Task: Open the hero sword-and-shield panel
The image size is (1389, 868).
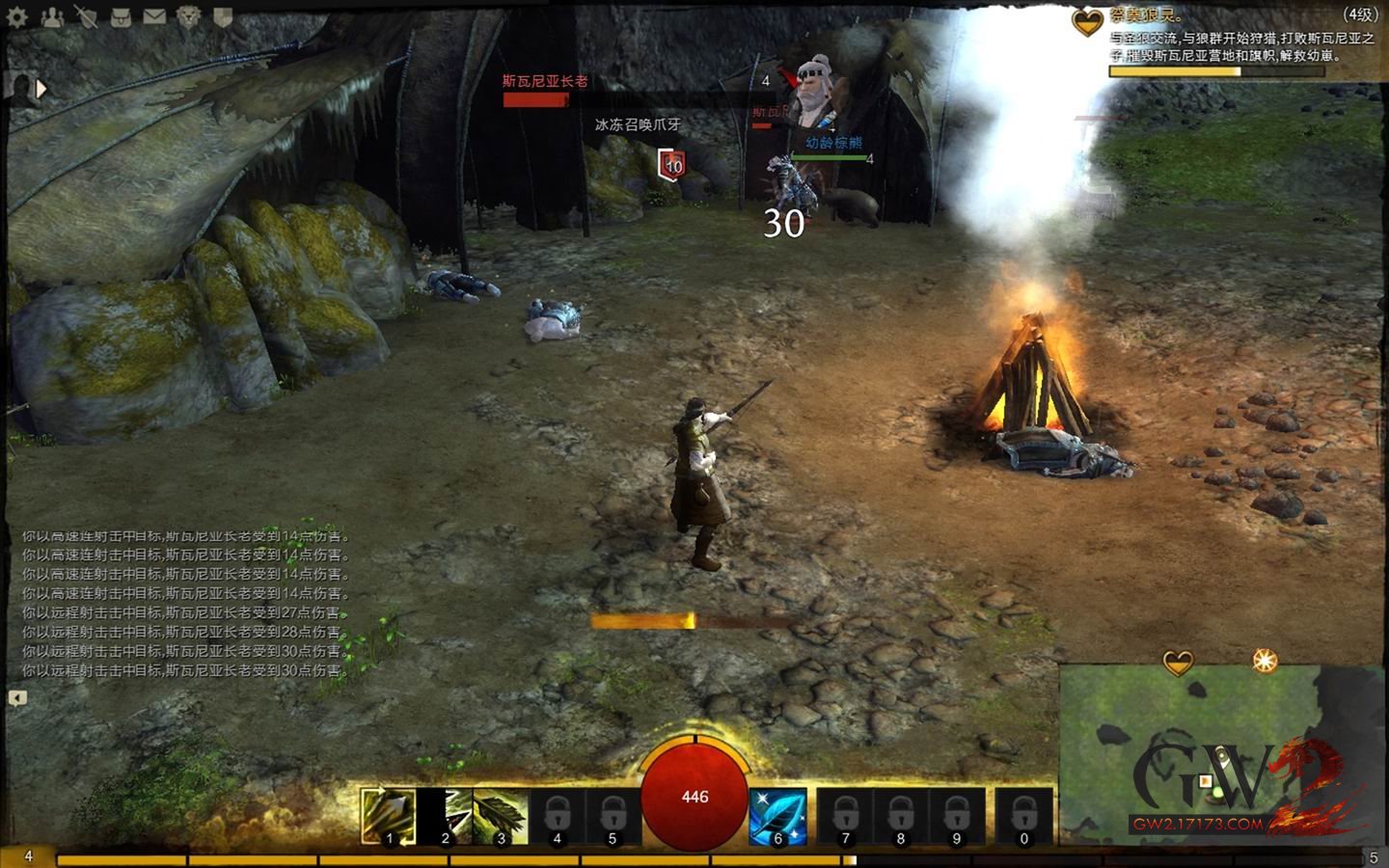Action: coord(86,17)
